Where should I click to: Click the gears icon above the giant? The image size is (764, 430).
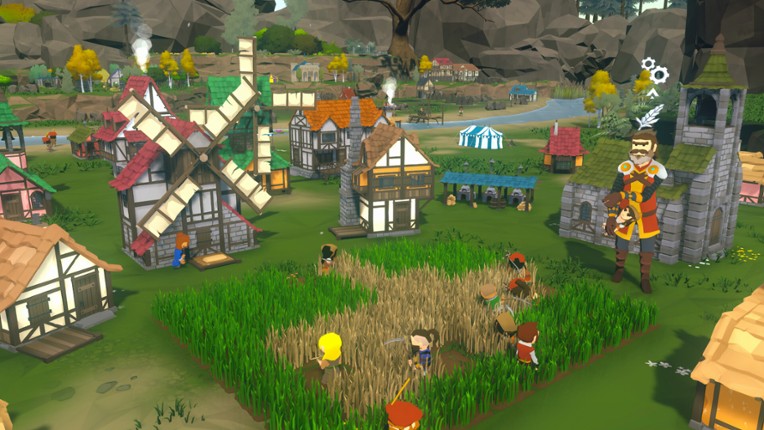click(x=655, y=70)
